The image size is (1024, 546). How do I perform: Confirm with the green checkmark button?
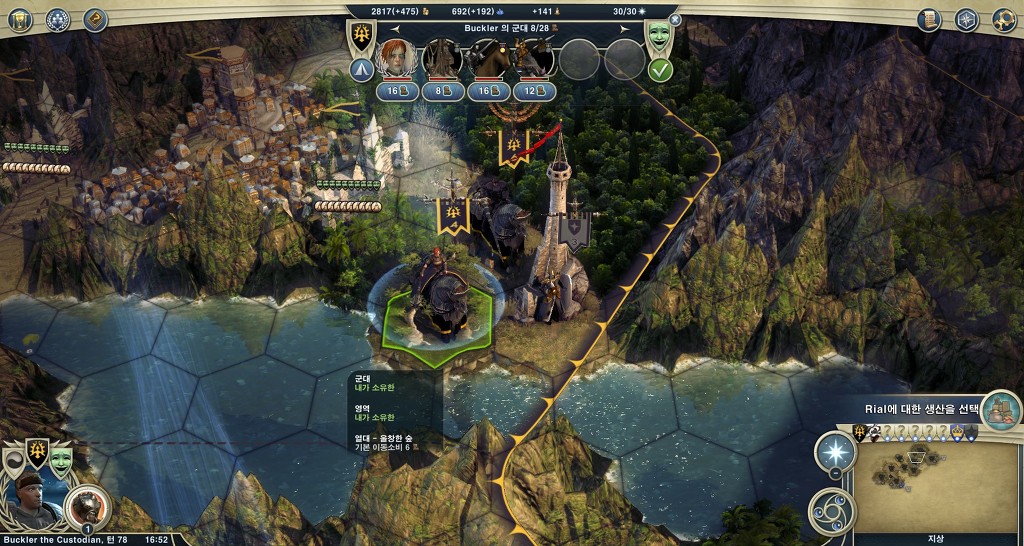coord(659,70)
